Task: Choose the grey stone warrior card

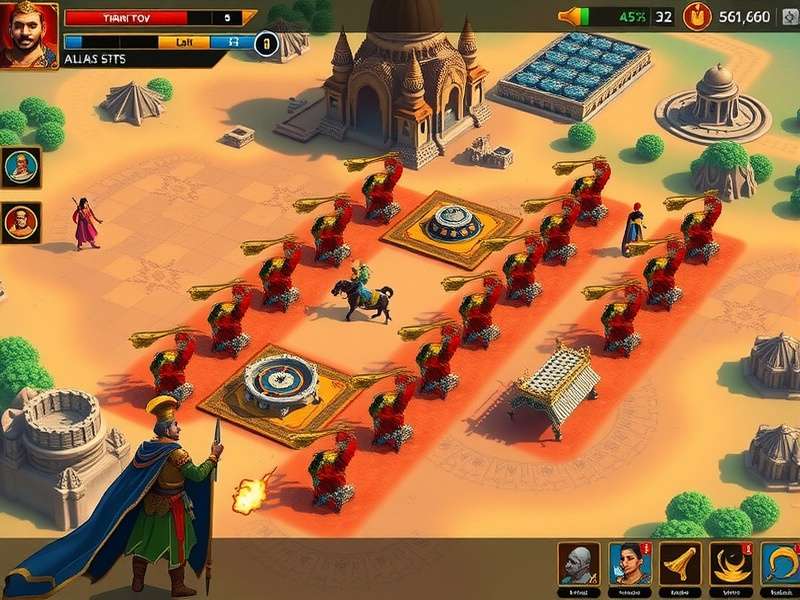Action: 579,563
